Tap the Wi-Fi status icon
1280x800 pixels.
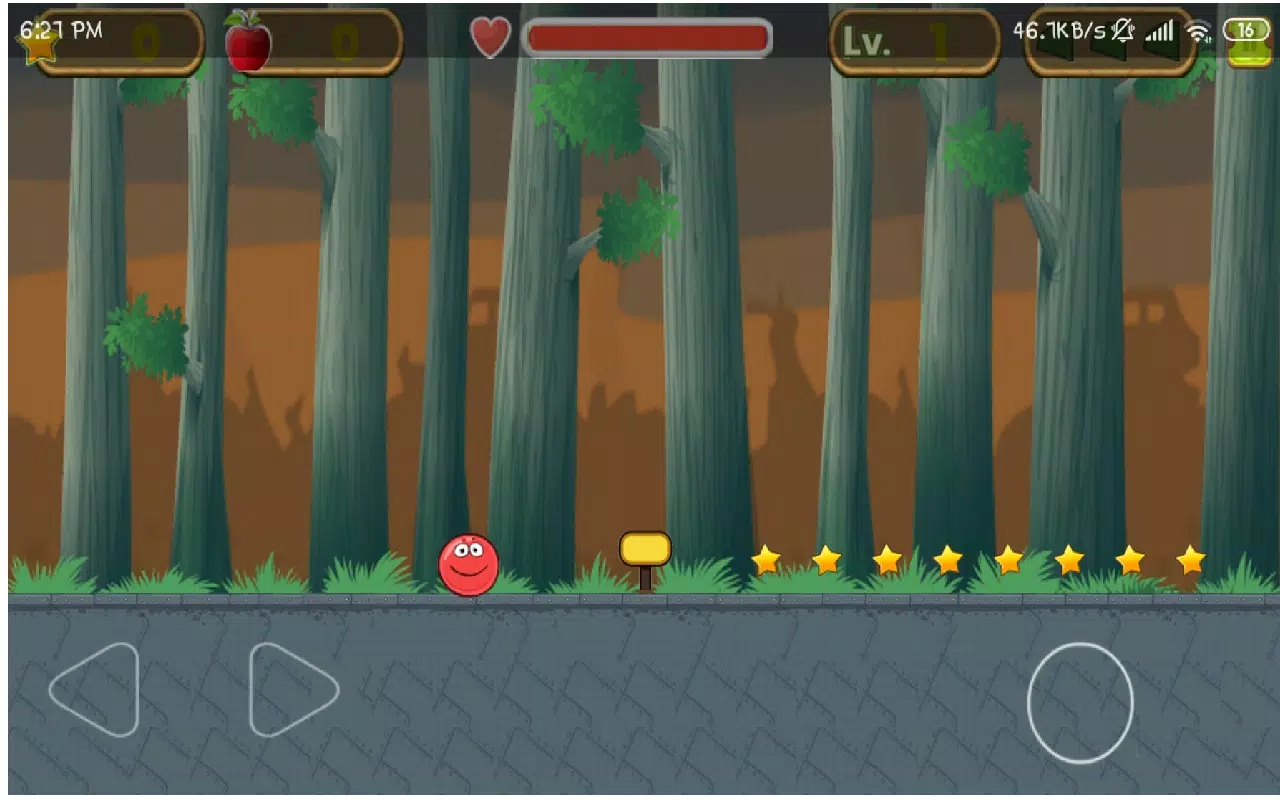pos(1196,30)
